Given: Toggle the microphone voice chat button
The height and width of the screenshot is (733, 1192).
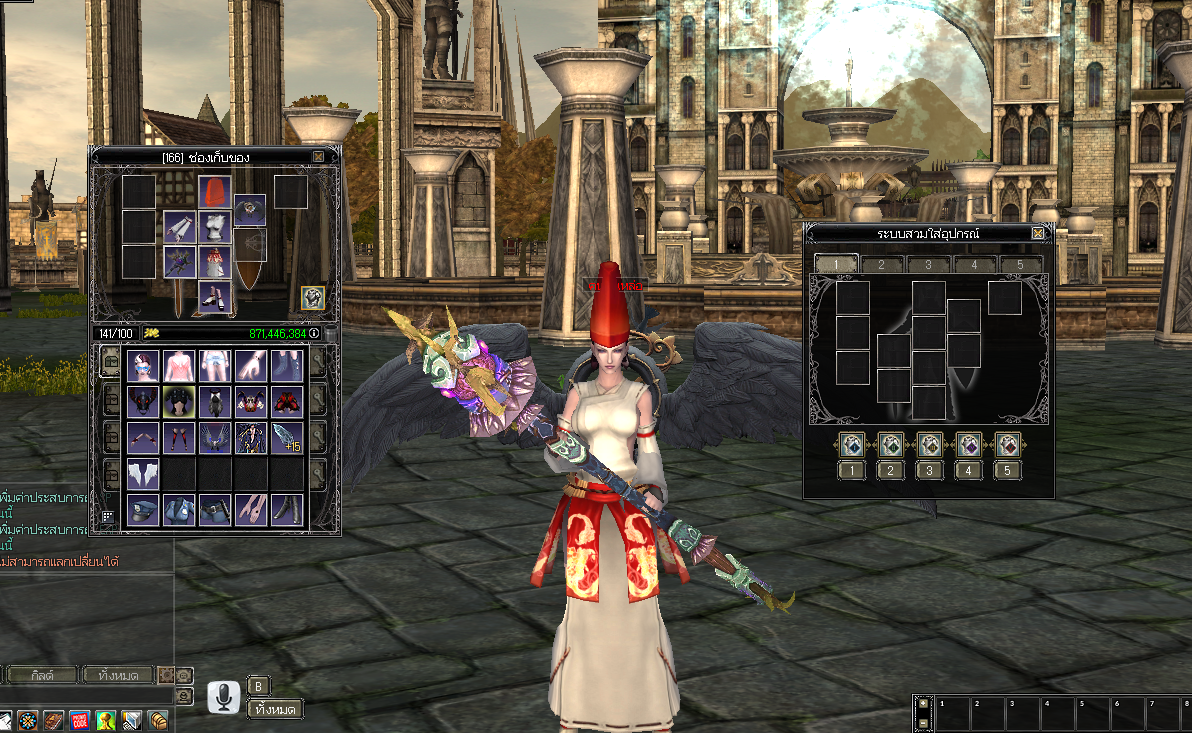Looking at the screenshot, I should 224,697.
